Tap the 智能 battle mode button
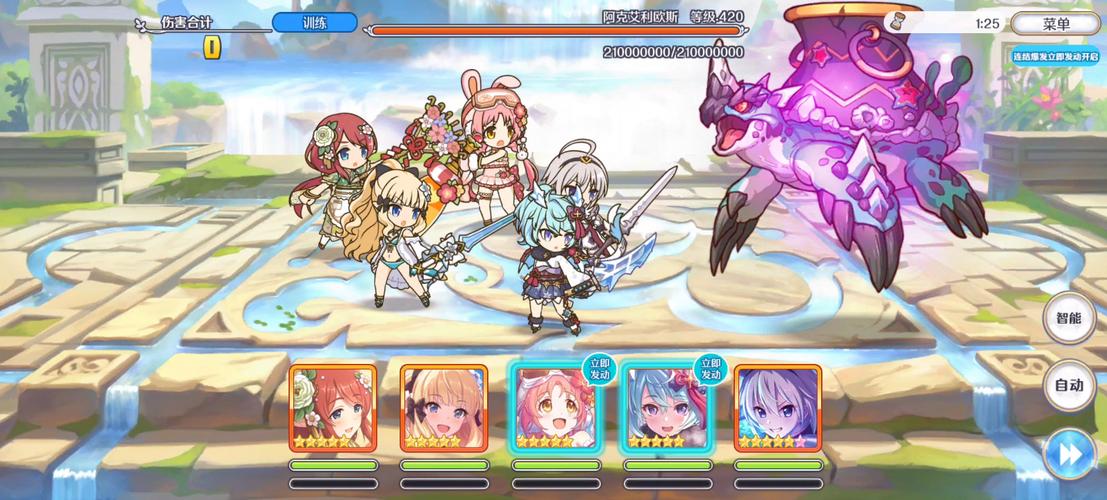 pyautogui.click(x=1069, y=319)
